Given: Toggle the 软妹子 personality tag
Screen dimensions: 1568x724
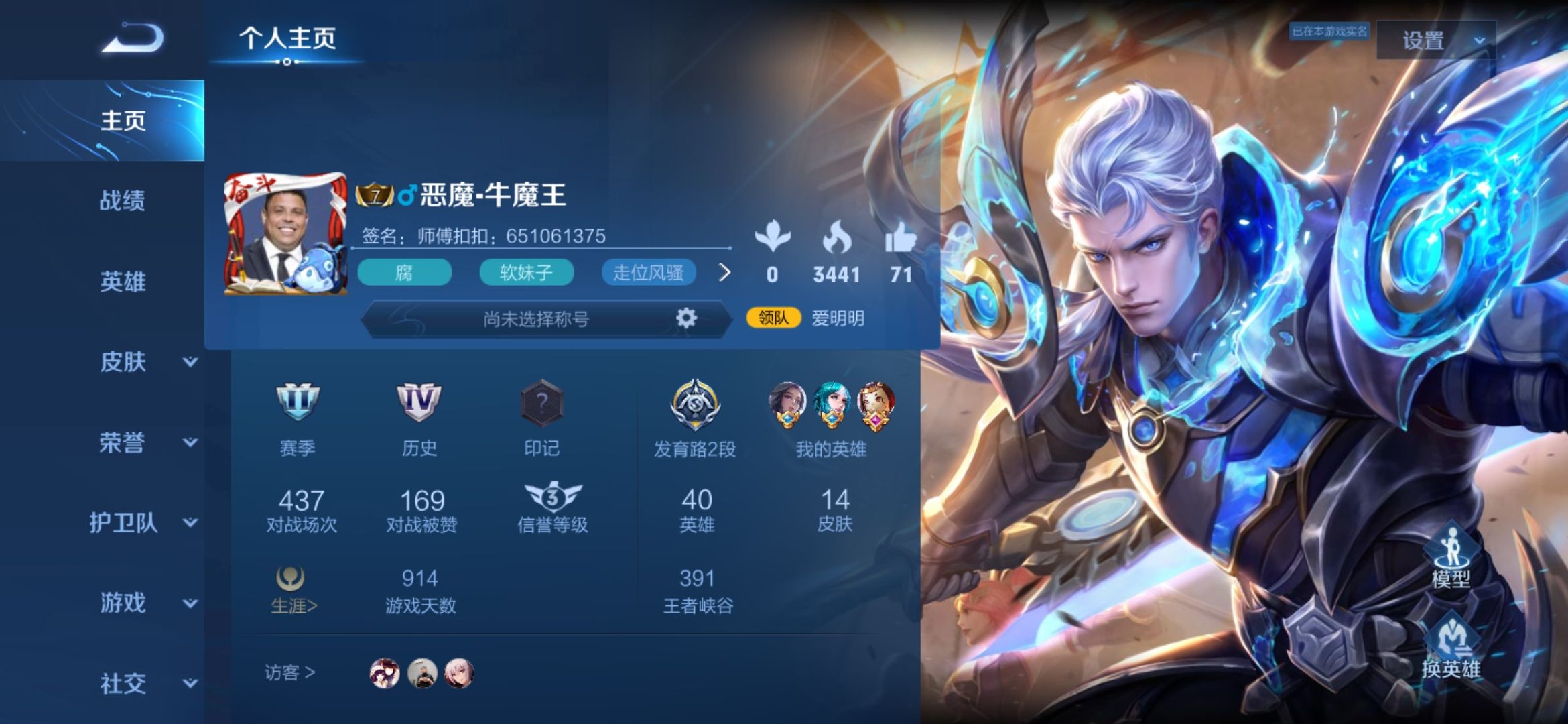Looking at the screenshot, I should pyautogui.click(x=527, y=273).
